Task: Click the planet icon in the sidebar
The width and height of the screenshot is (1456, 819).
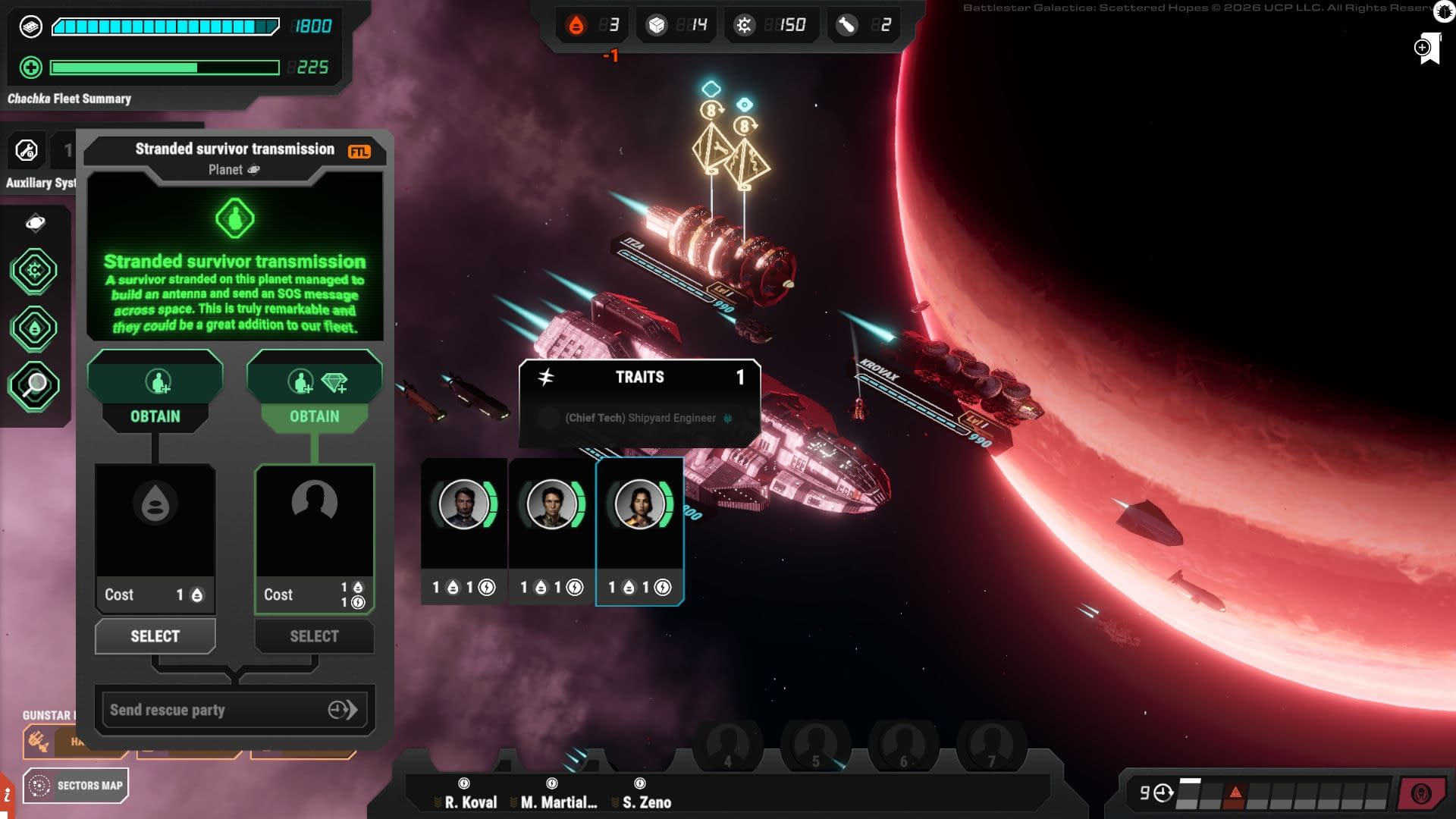Action: coord(35,223)
